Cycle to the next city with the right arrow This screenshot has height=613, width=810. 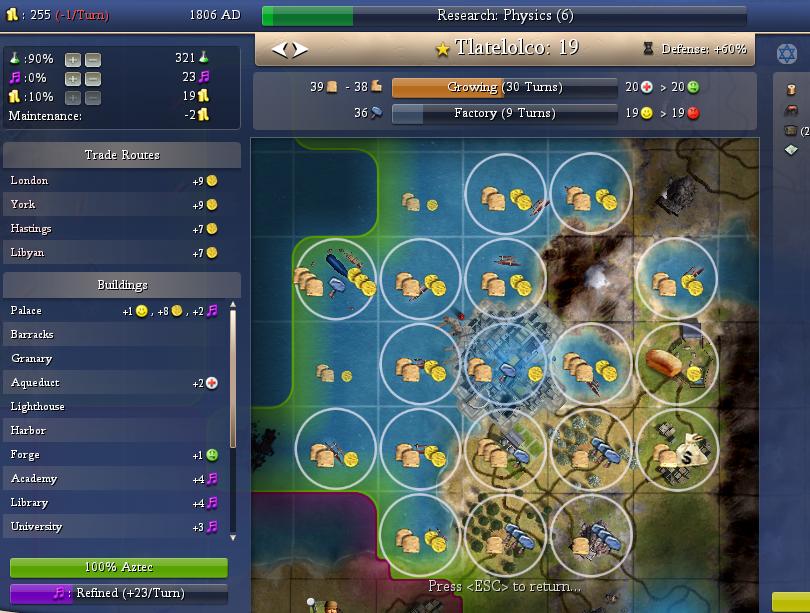301,49
